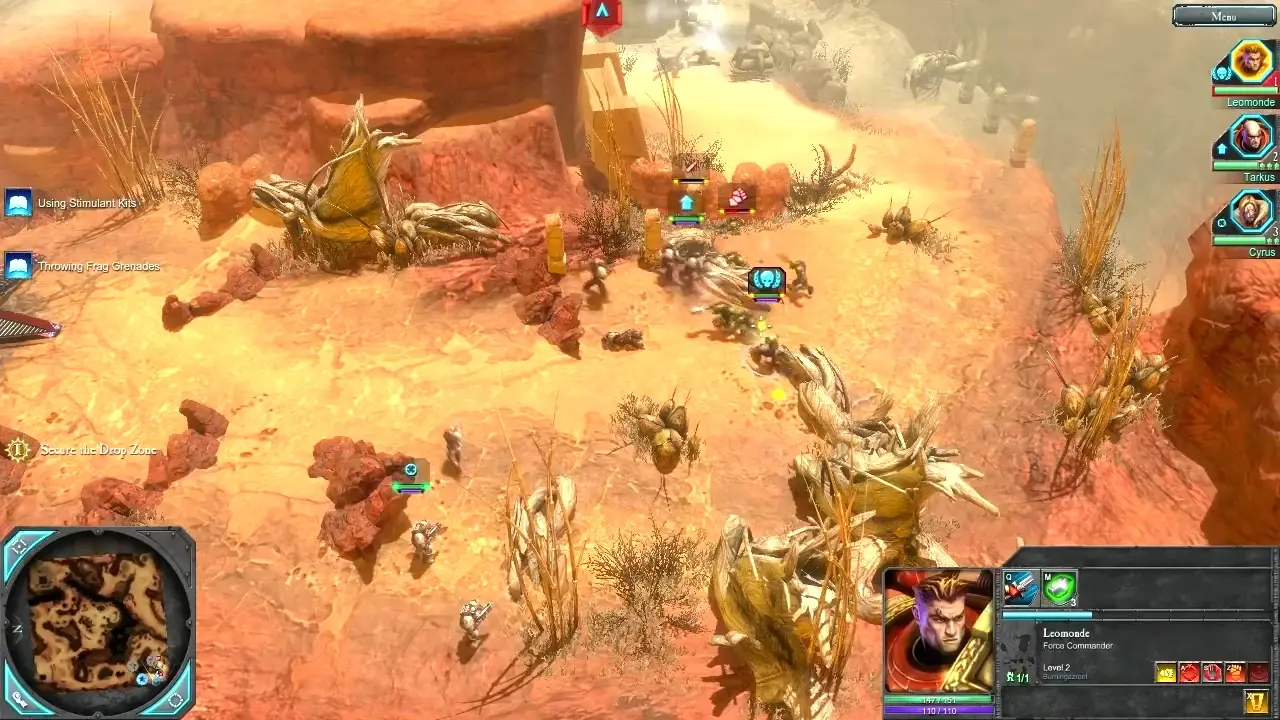This screenshot has width=1280, height=720.
Task: Click the yellow exclamation button
Action: pos(1258,701)
